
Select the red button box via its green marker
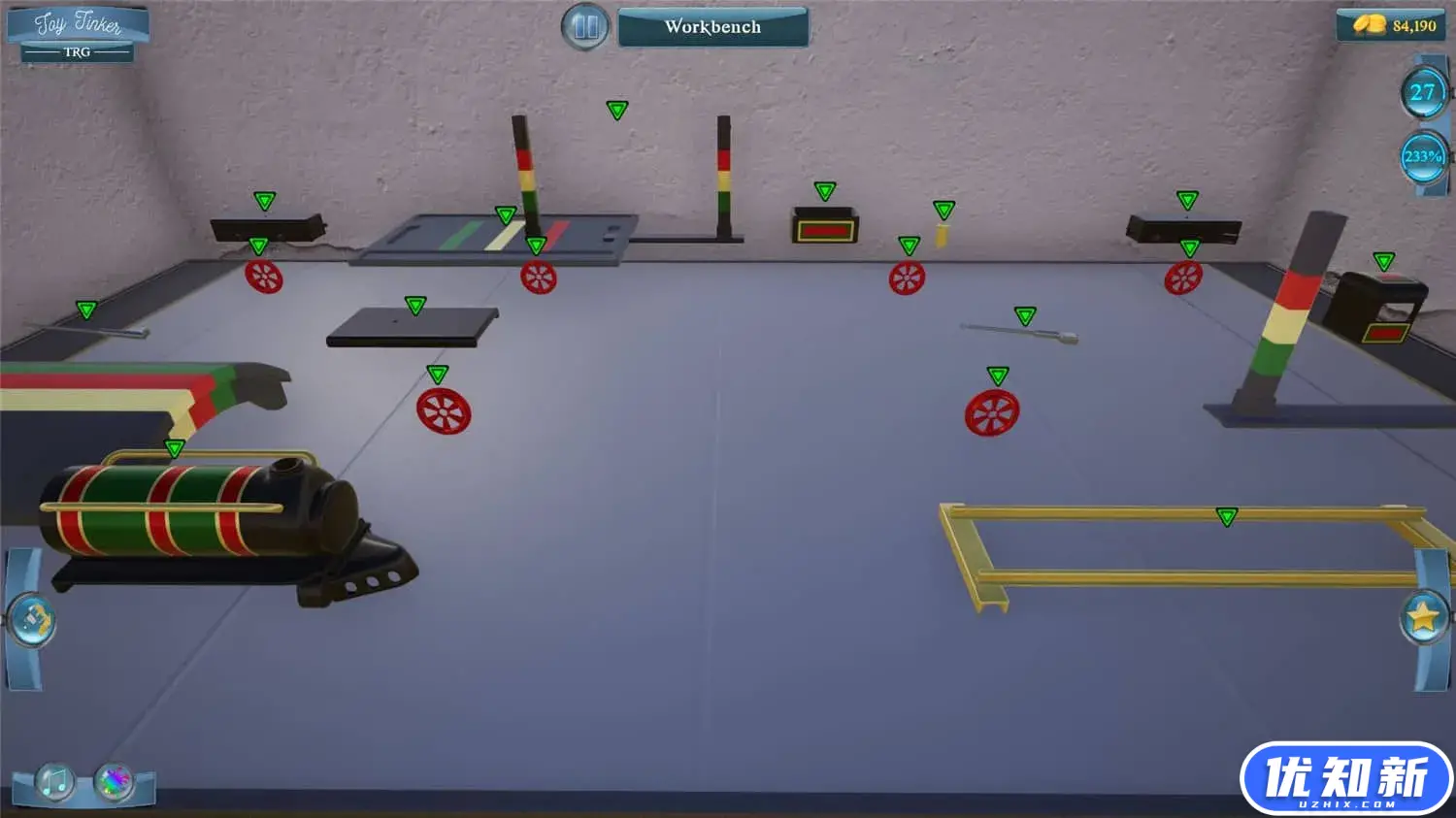[x=824, y=190]
